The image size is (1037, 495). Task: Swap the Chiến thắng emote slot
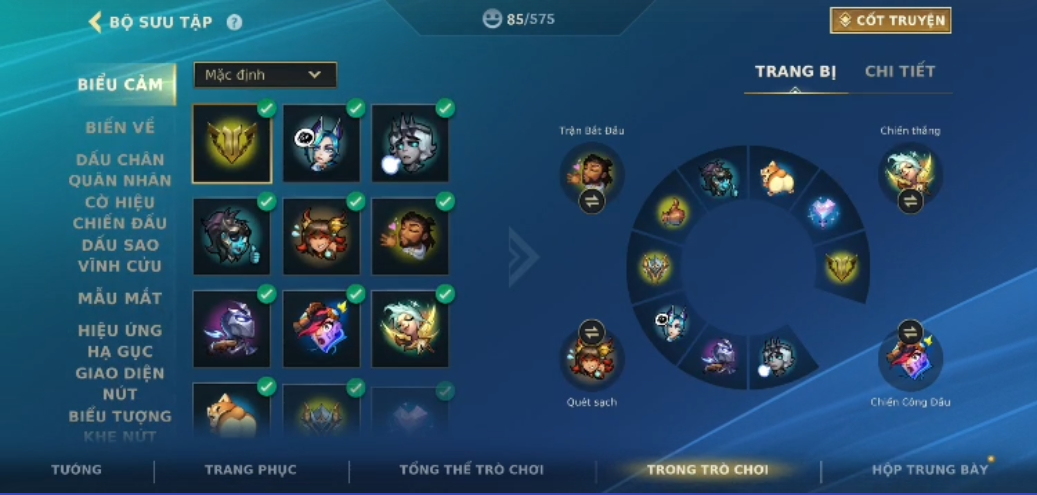pos(910,201)
